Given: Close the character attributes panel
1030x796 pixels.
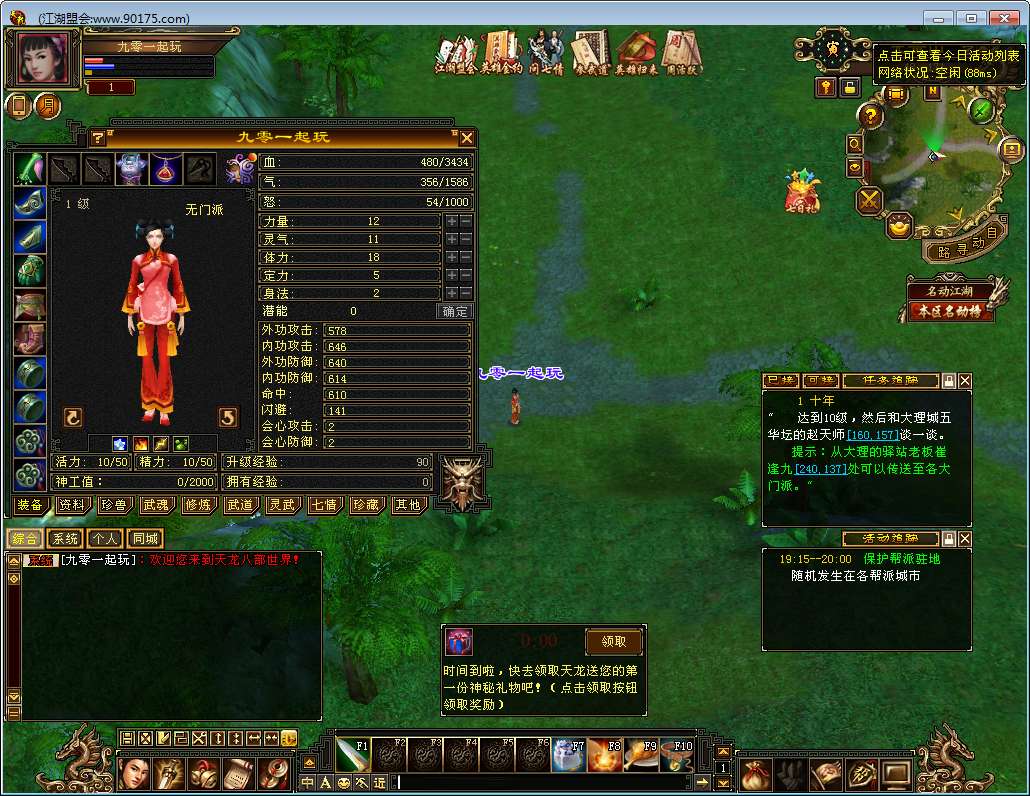Looking at the screenshot, I should 466,138.
